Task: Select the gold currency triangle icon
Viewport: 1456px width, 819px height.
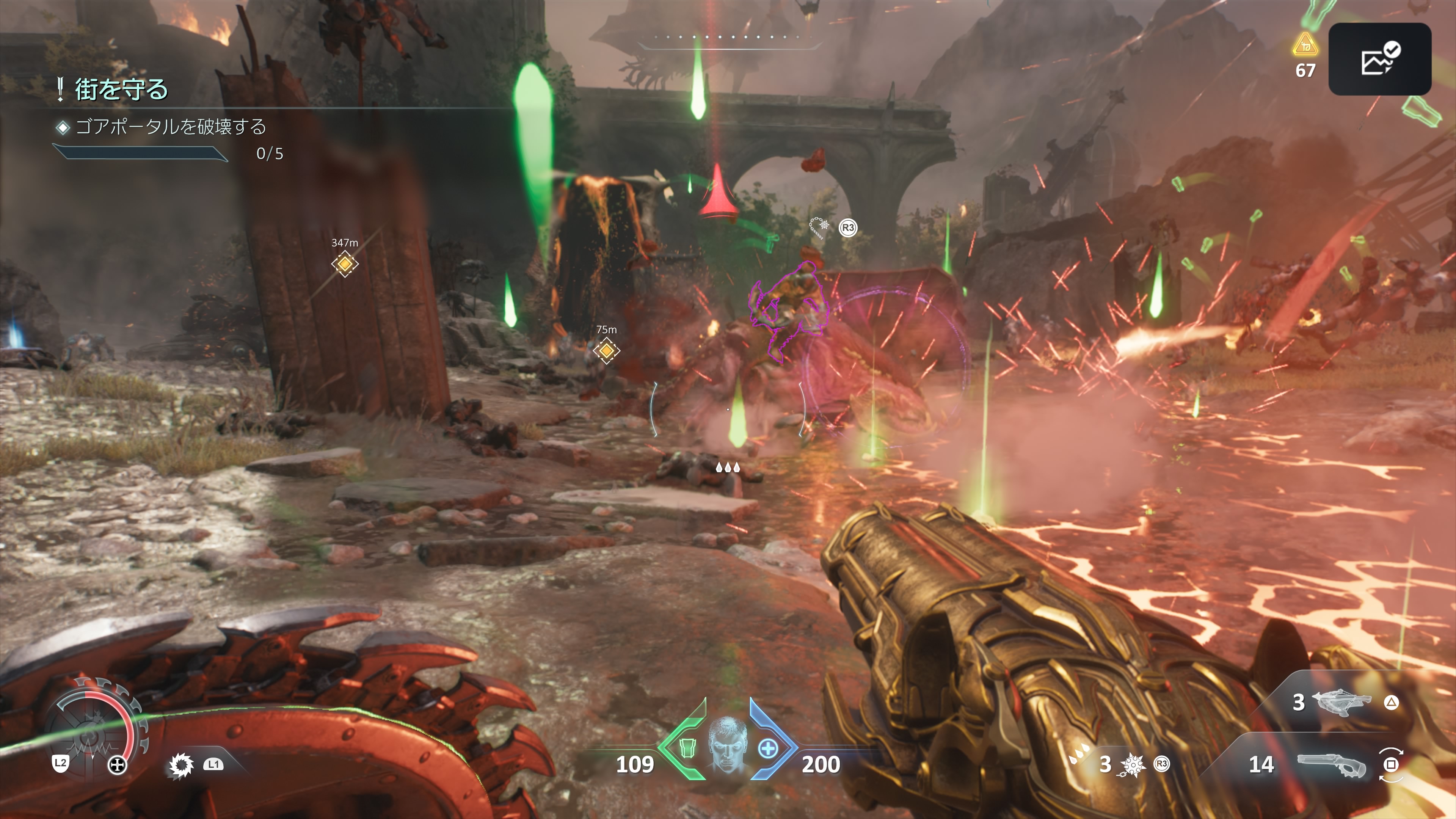Action: (1305, 46)
